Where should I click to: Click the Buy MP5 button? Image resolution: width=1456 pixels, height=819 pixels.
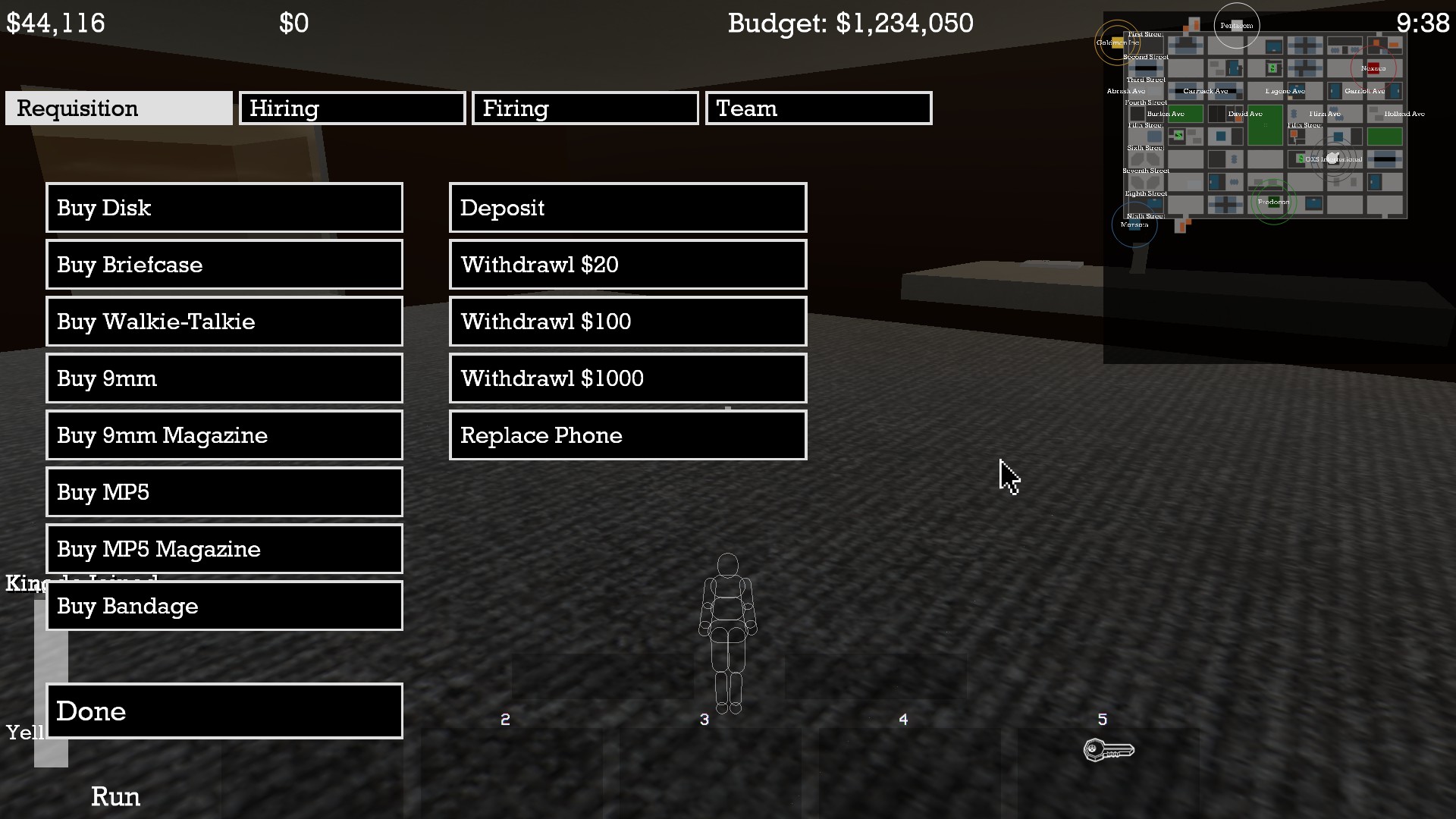pyautogui.click(x=224, y=492)
